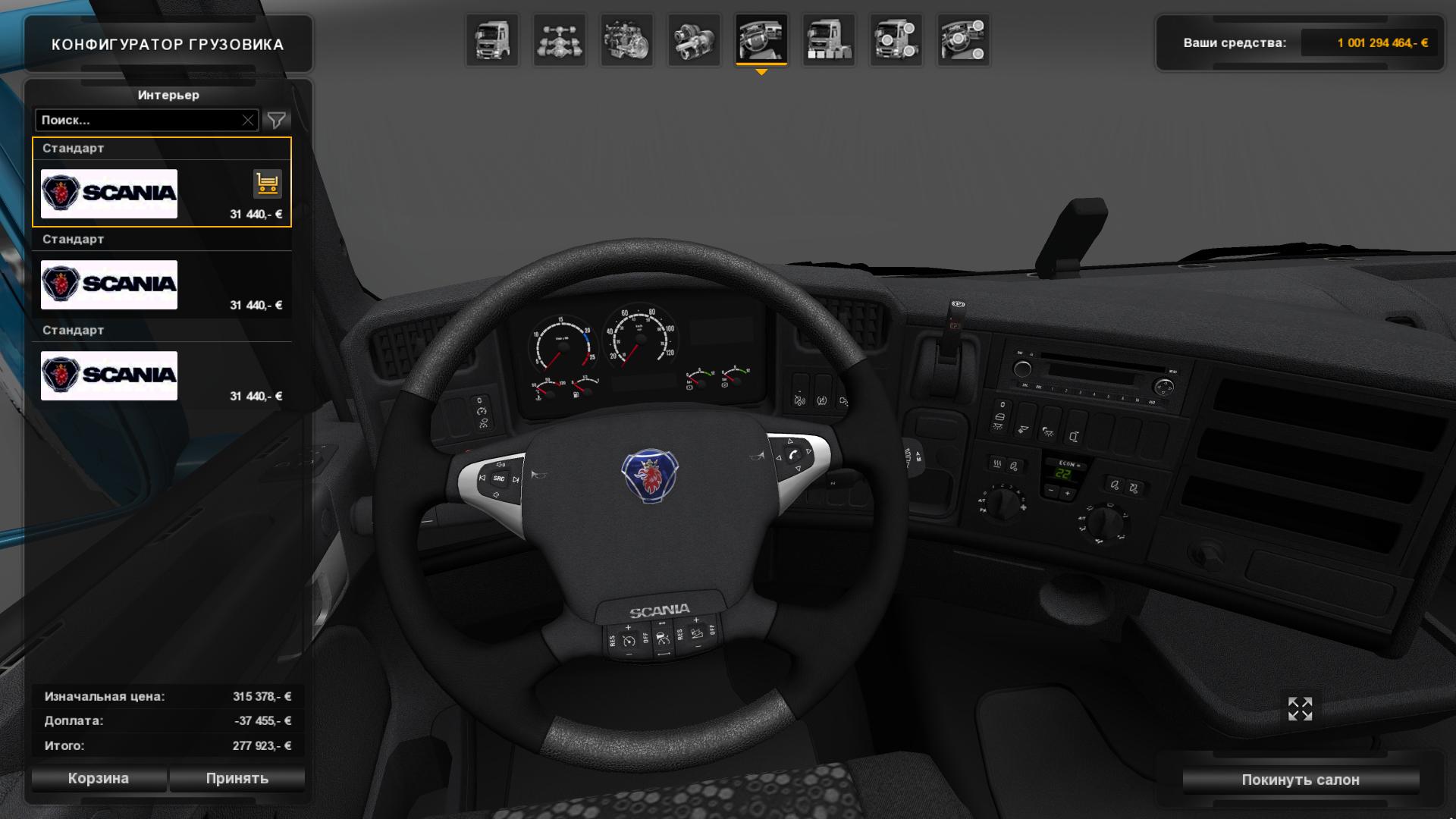The height and width of the screenshot is (819, 1456).
Task: Clear the search field with the X
Action: click(x=249, y=119)
